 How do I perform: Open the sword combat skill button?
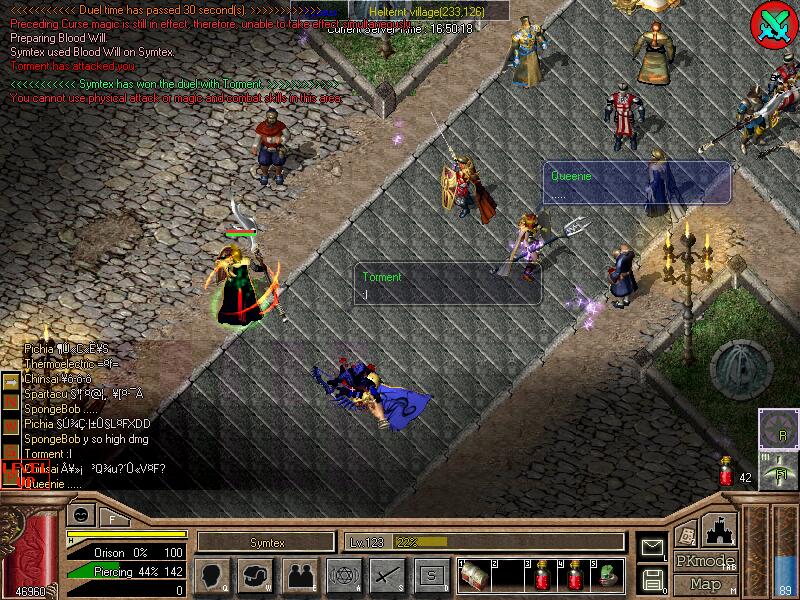[x=386, y=574]
